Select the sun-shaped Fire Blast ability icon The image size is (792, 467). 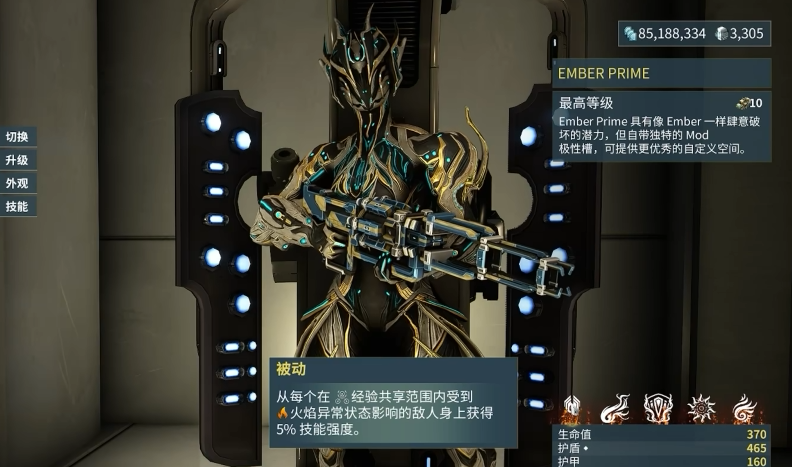702,408
